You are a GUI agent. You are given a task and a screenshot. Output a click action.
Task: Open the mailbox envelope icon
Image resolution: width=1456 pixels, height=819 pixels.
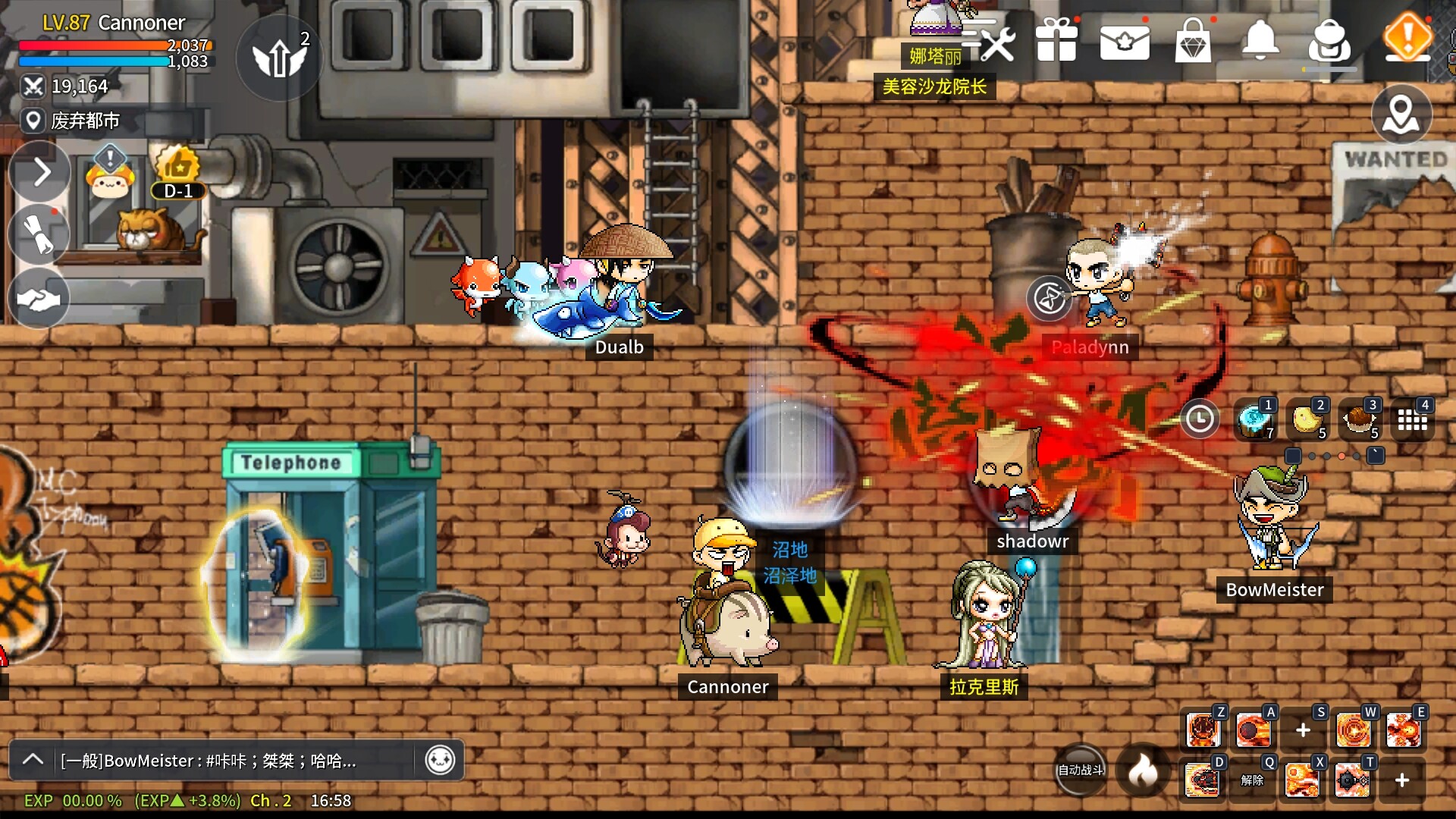coord(1125,42)
